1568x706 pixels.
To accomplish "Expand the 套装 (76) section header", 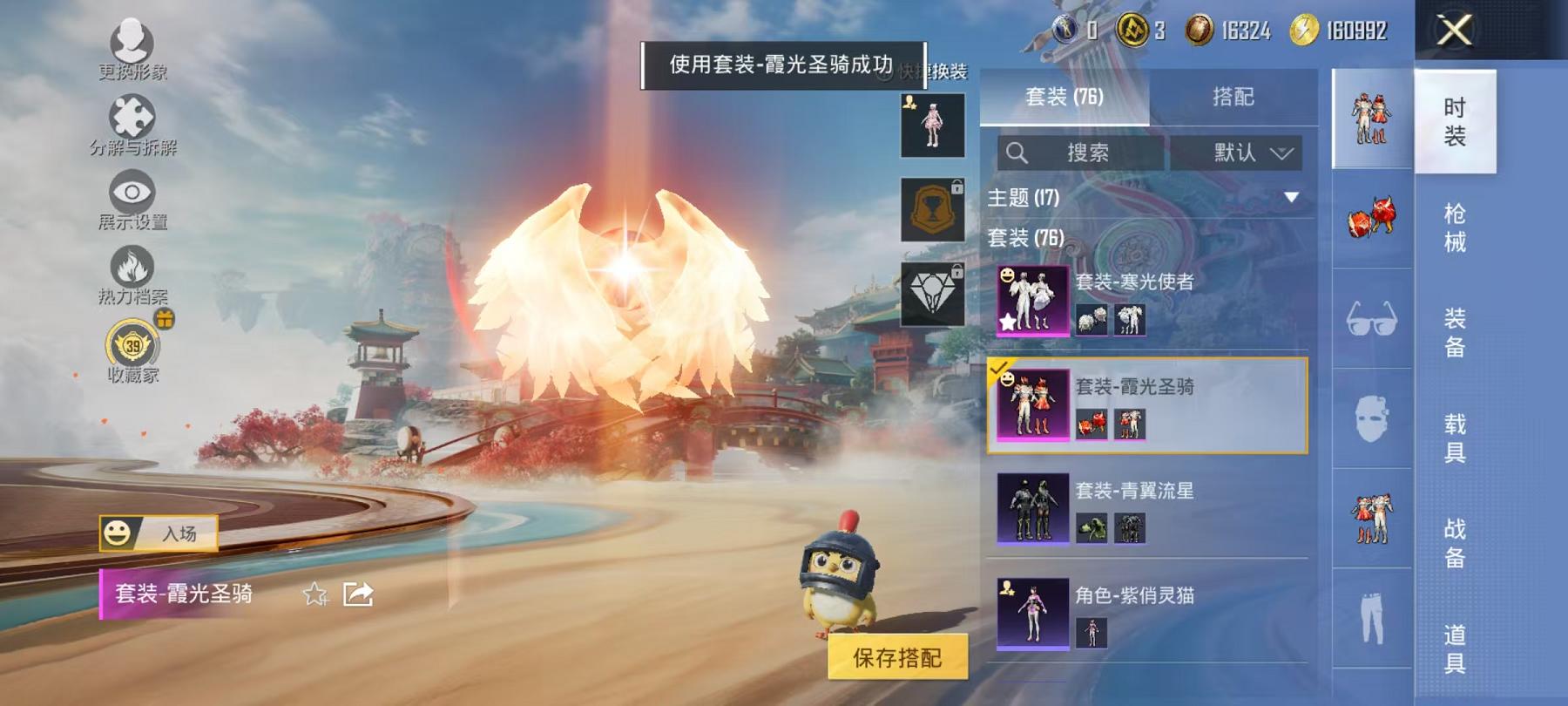I will [x=1028, y=235].
